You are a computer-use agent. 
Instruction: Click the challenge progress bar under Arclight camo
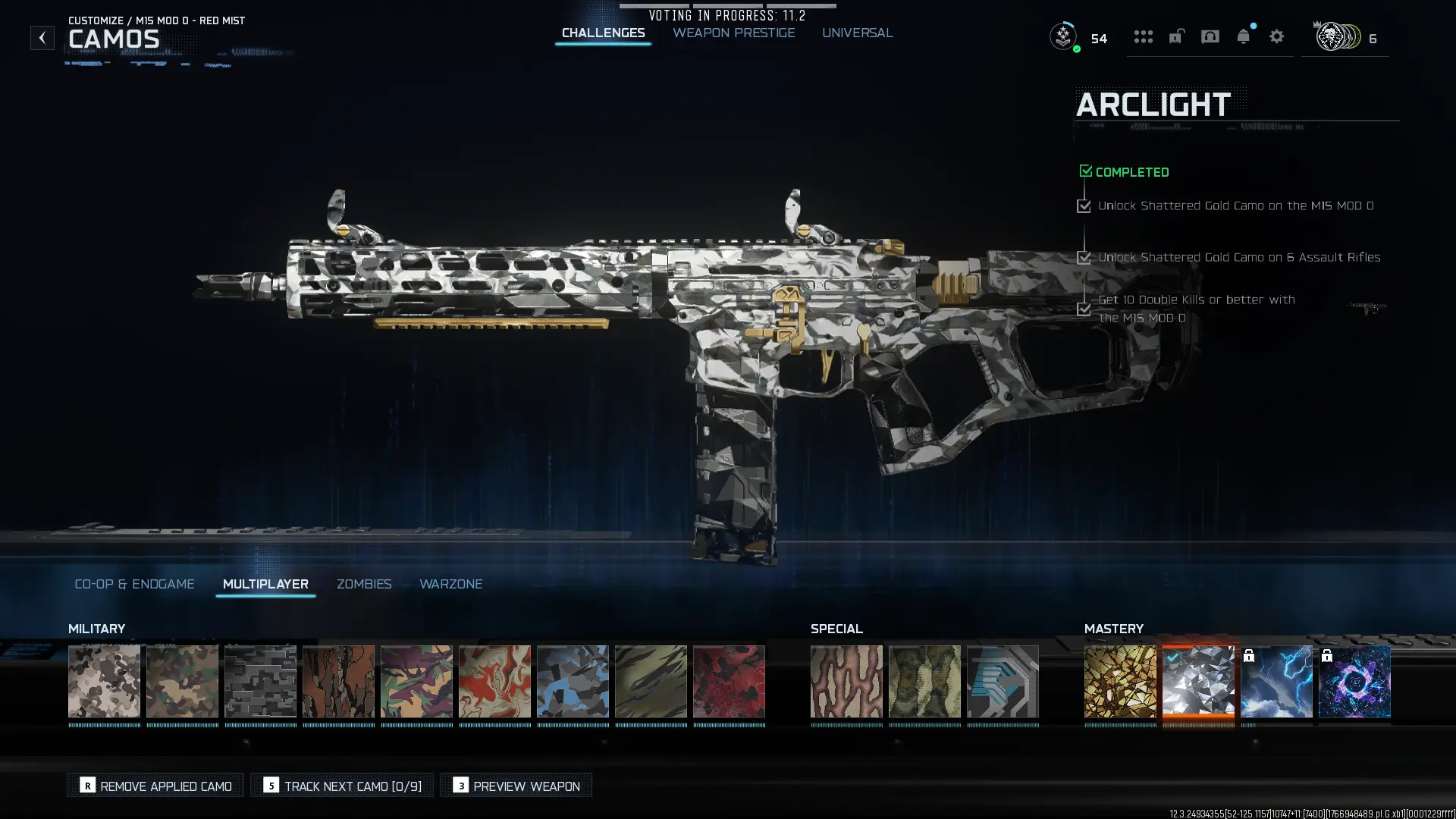(x=1198, y=724)
